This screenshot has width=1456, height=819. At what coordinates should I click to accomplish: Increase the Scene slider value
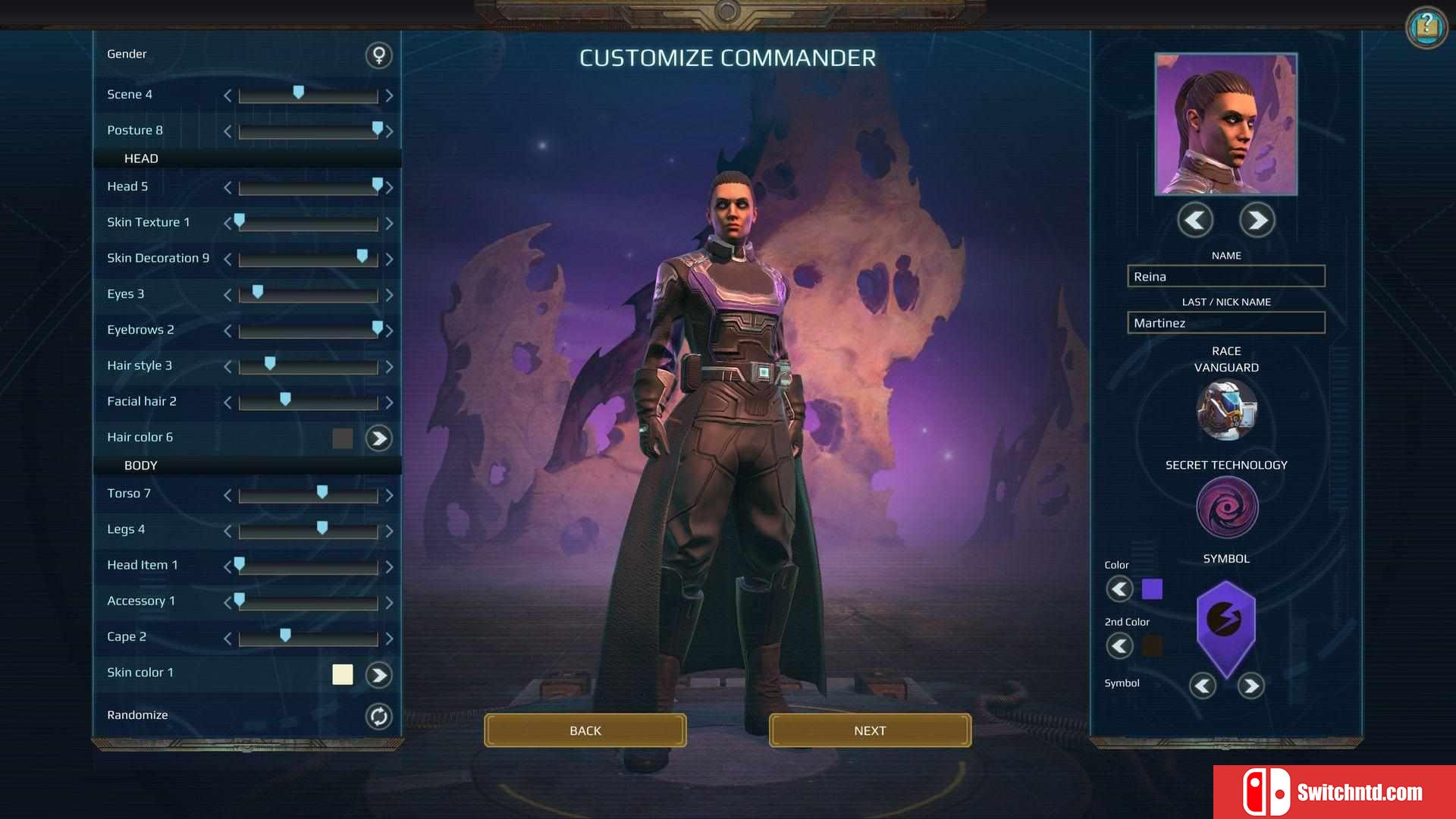coord(389,96)
